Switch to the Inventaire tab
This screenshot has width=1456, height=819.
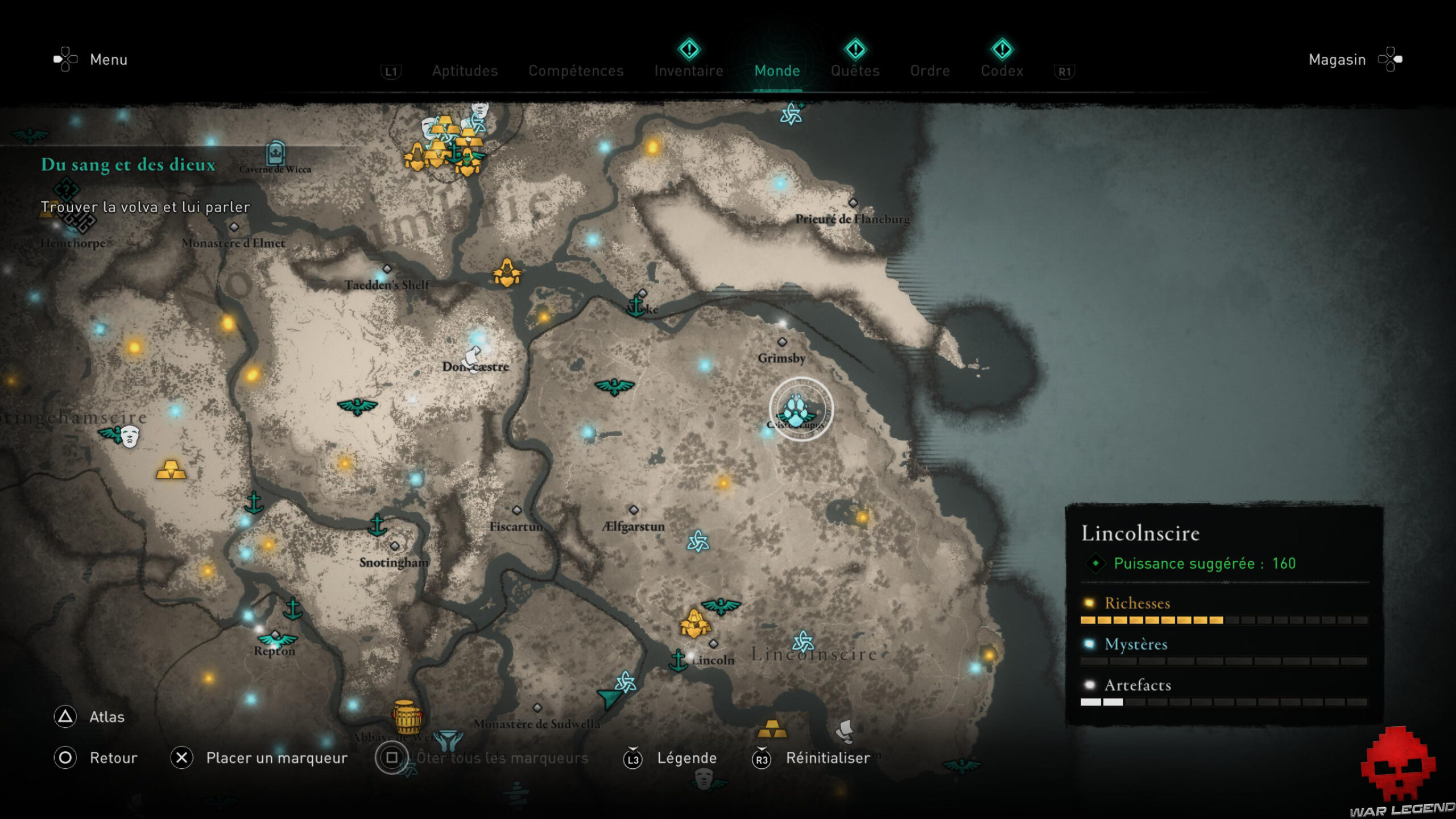pos(688,71)
